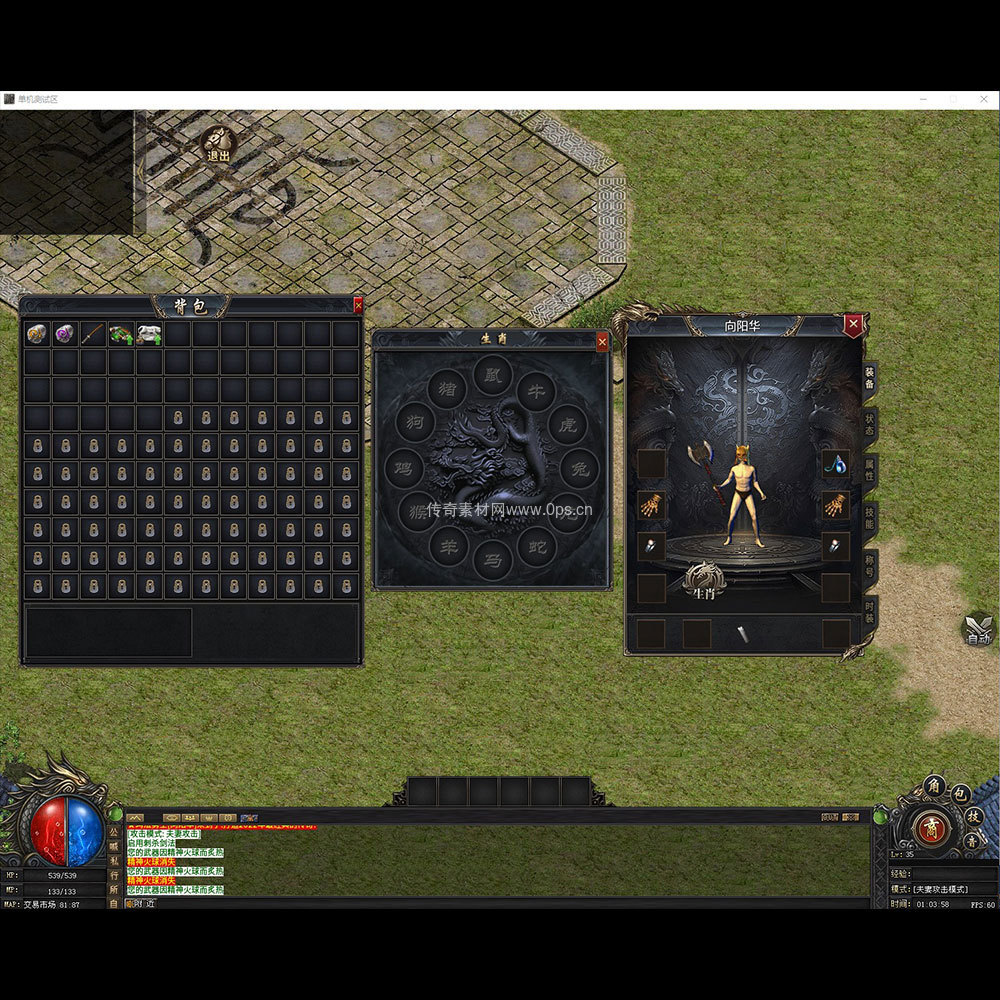Image resolution: width=1000 pixels, height=1000 pixels.
Task: Select the 马 horse zodiac slot
Action: (x=491, y=560)
